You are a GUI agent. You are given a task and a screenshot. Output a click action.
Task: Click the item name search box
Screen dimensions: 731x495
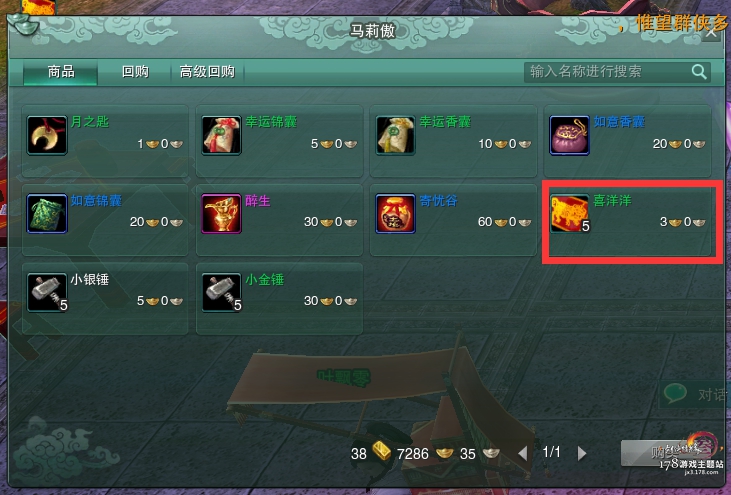coord(606,72)
